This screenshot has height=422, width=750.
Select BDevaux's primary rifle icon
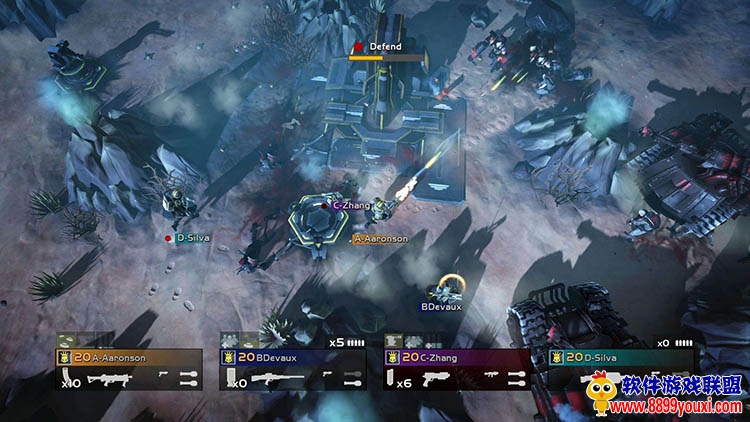pos(275,380)
